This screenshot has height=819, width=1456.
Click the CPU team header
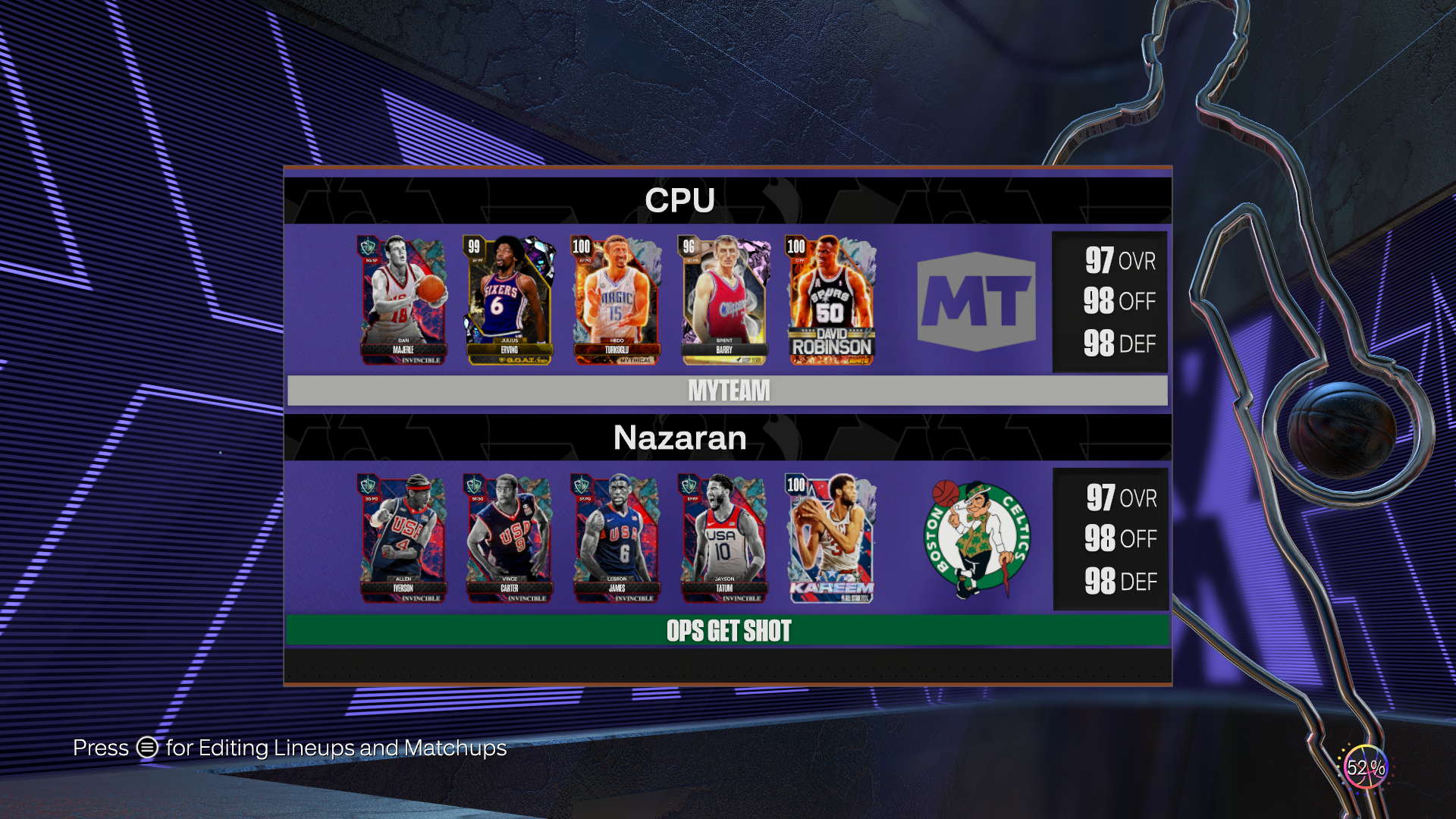coord(679,201)
